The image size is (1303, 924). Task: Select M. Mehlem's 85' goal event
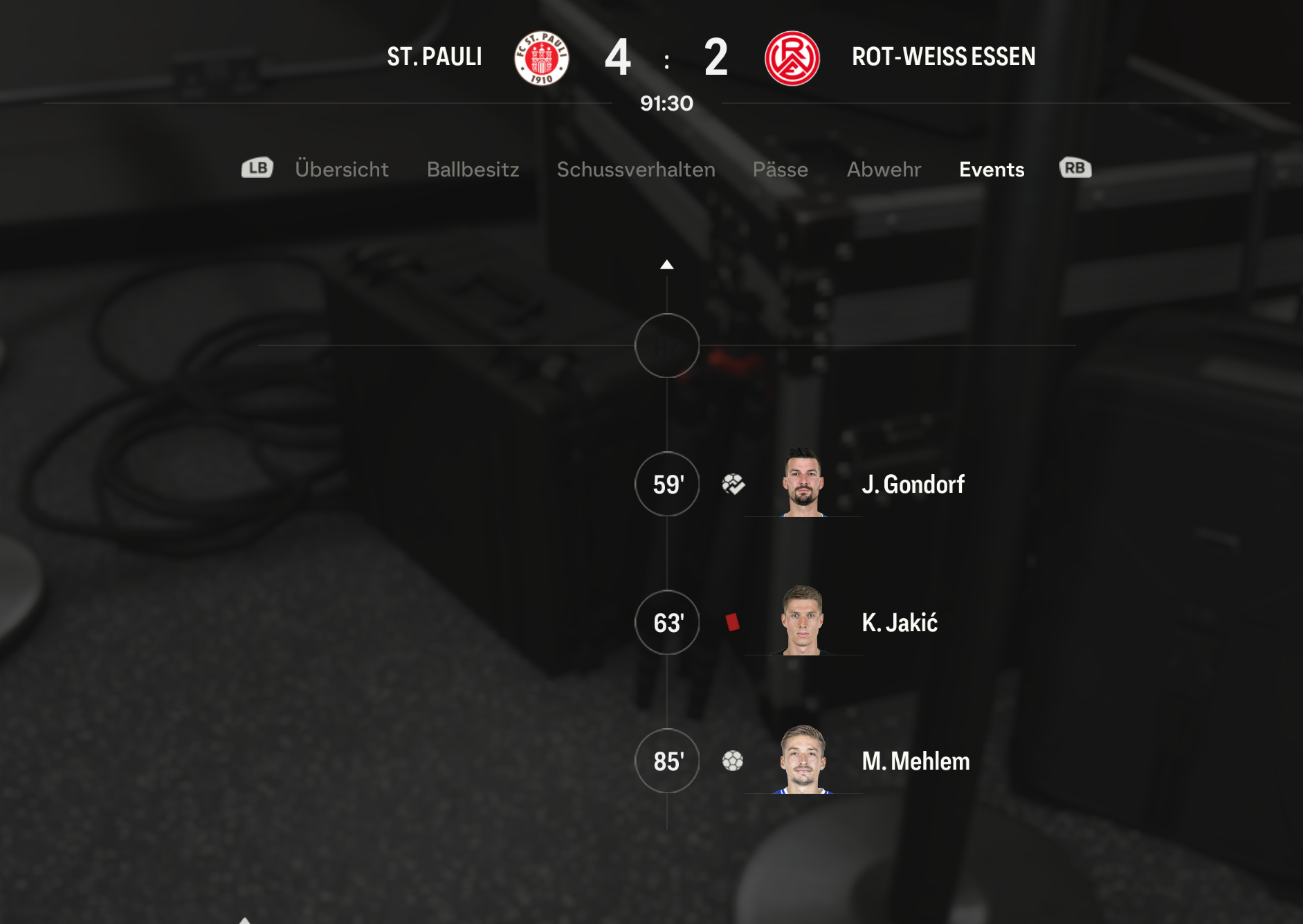pyautogui.click(x=915, y=761)
